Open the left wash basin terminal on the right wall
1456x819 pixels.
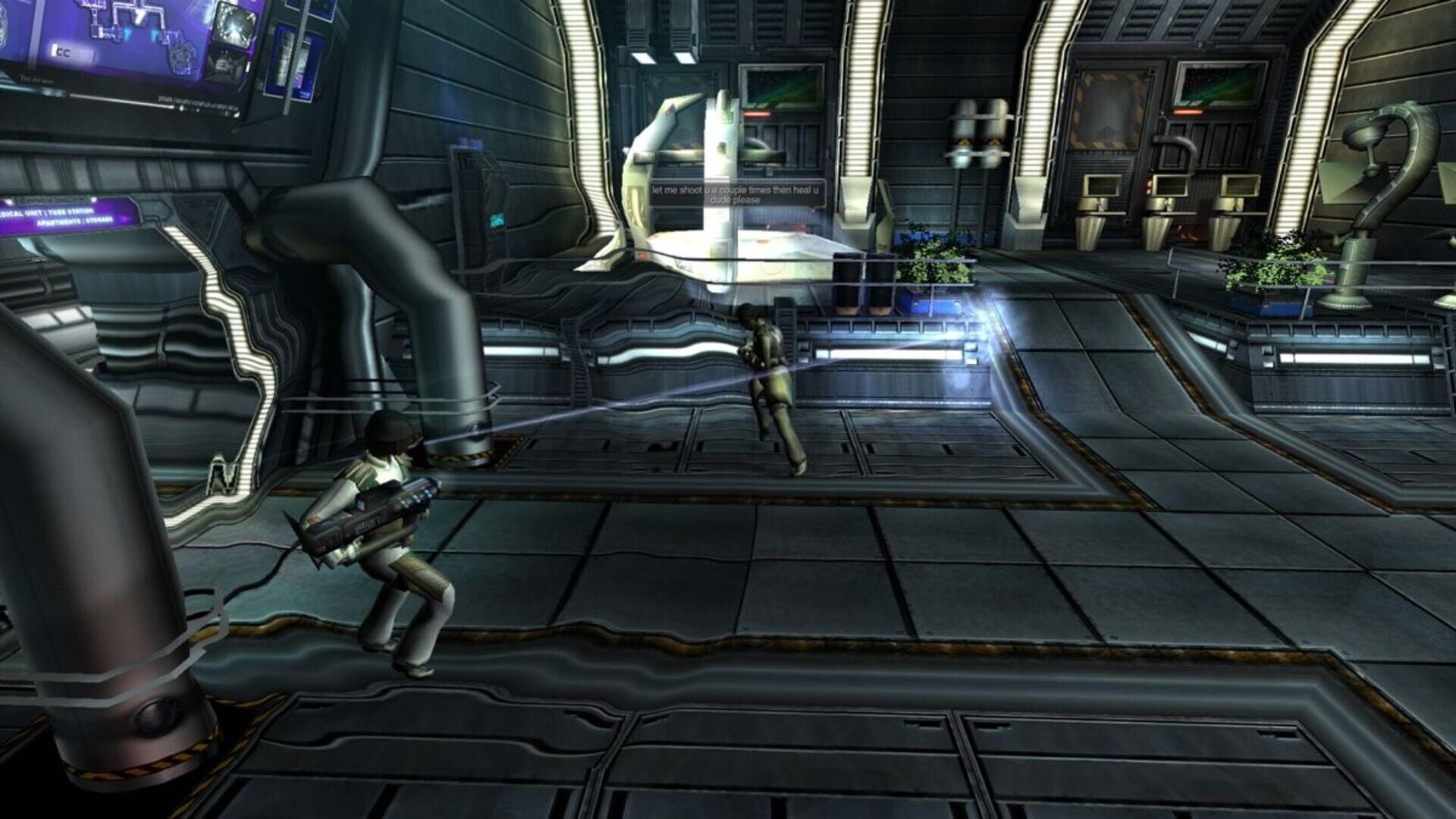[x=1103, y=186]
